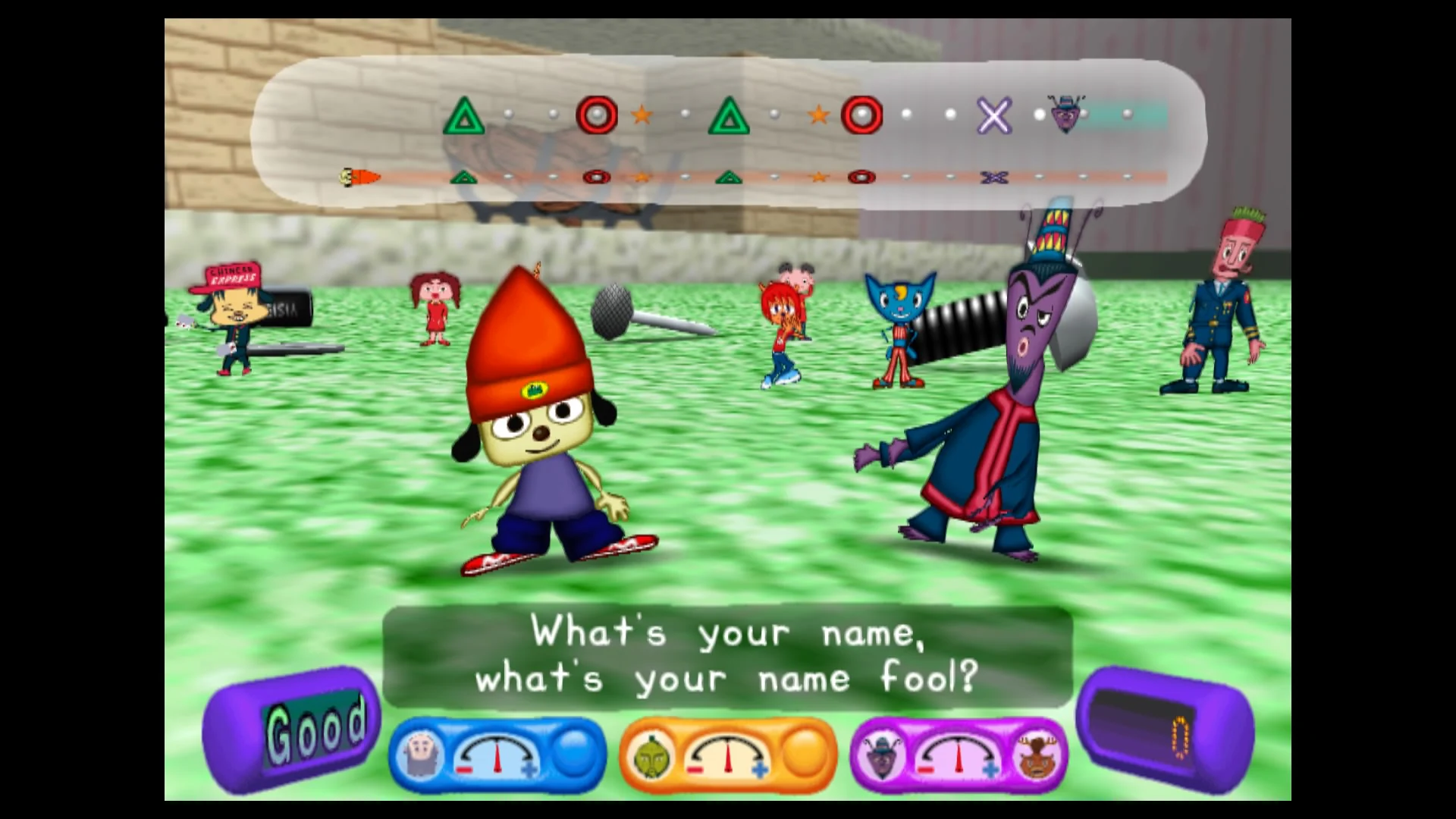Click the needle of the purple meter gauge
This screenshot has width=1456, height=819.
tap(960, 755)
